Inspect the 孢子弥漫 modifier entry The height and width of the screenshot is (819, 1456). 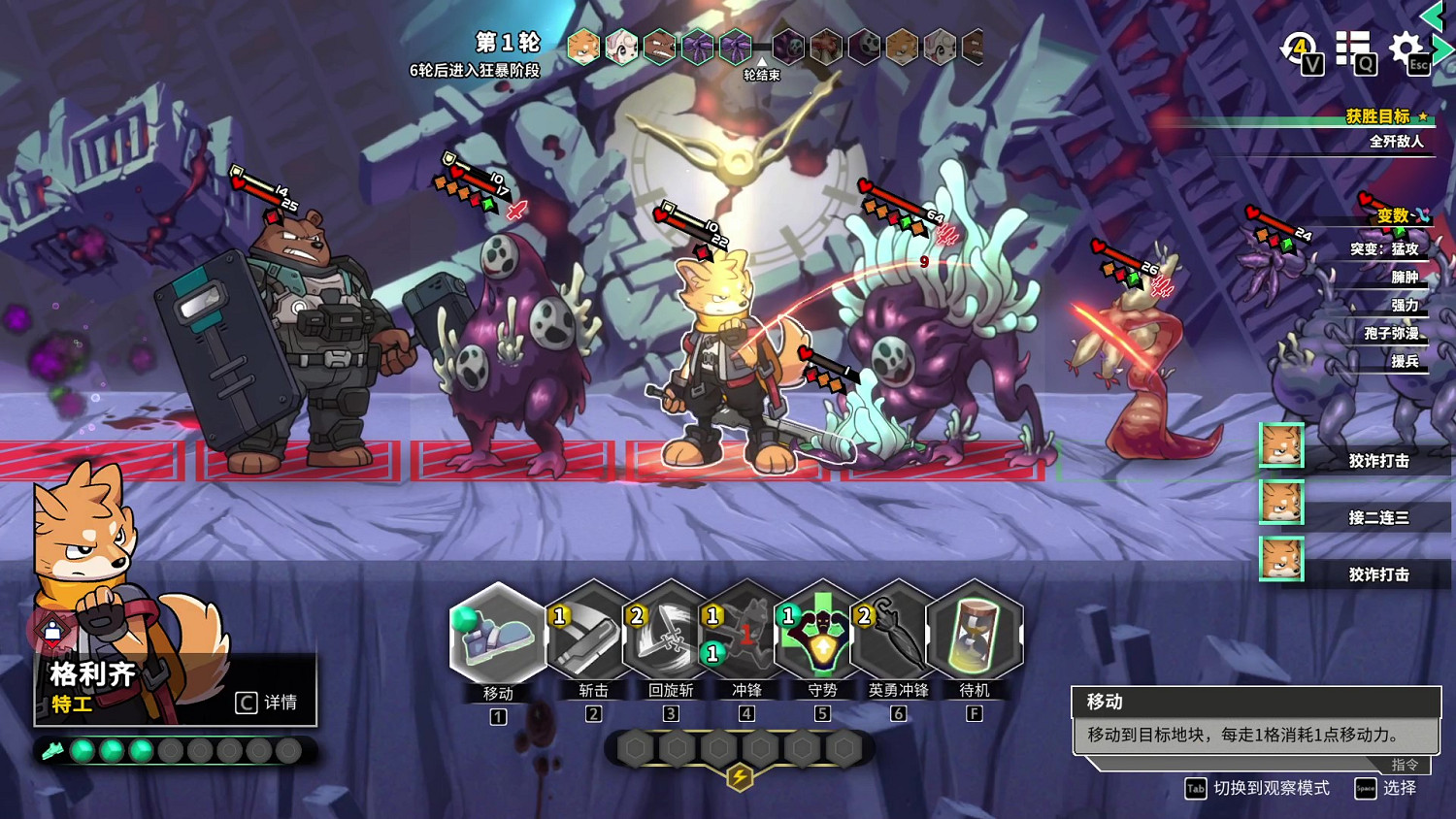1391,333
